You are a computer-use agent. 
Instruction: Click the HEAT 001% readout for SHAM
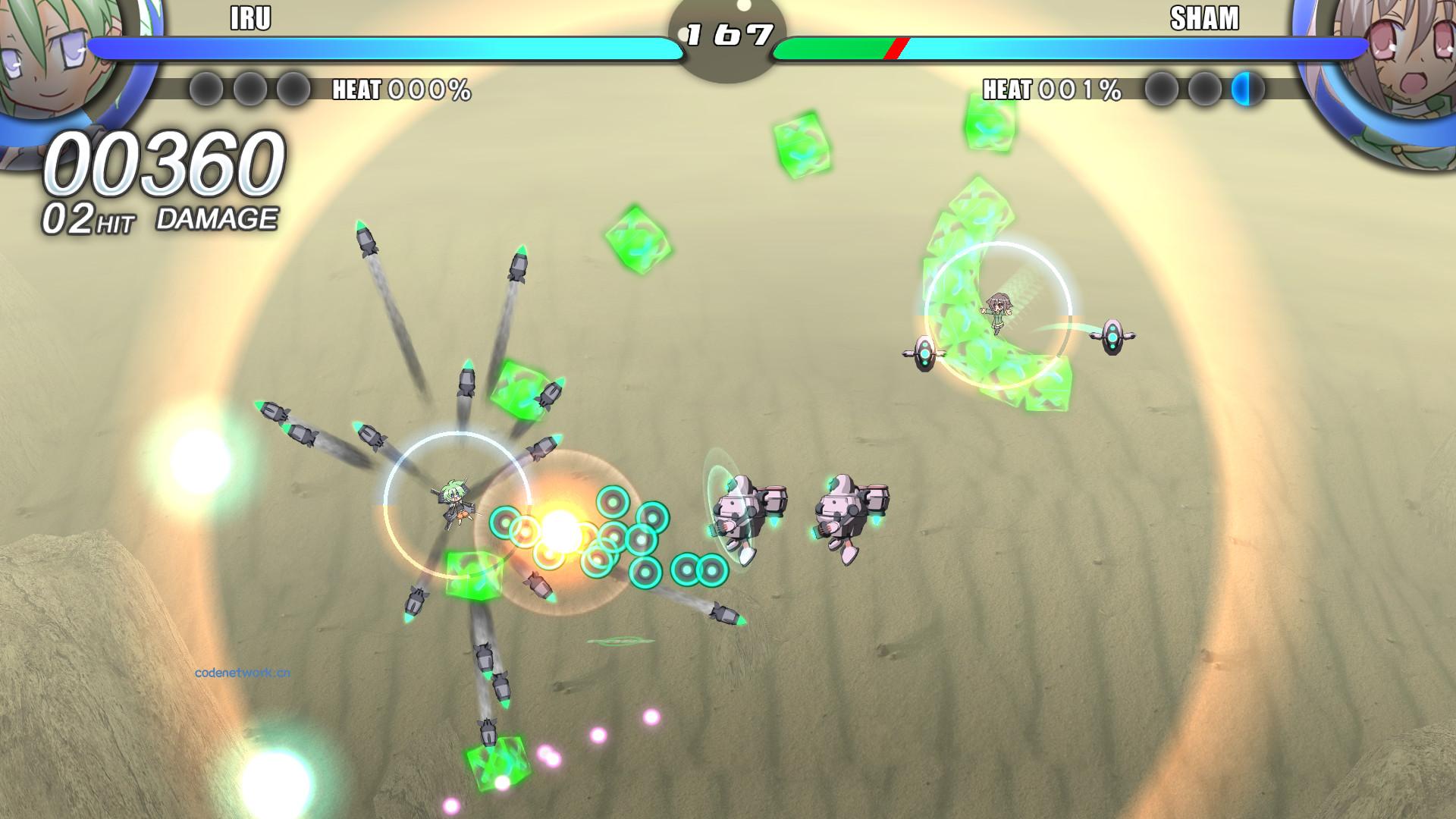[x=1050, y=89]
